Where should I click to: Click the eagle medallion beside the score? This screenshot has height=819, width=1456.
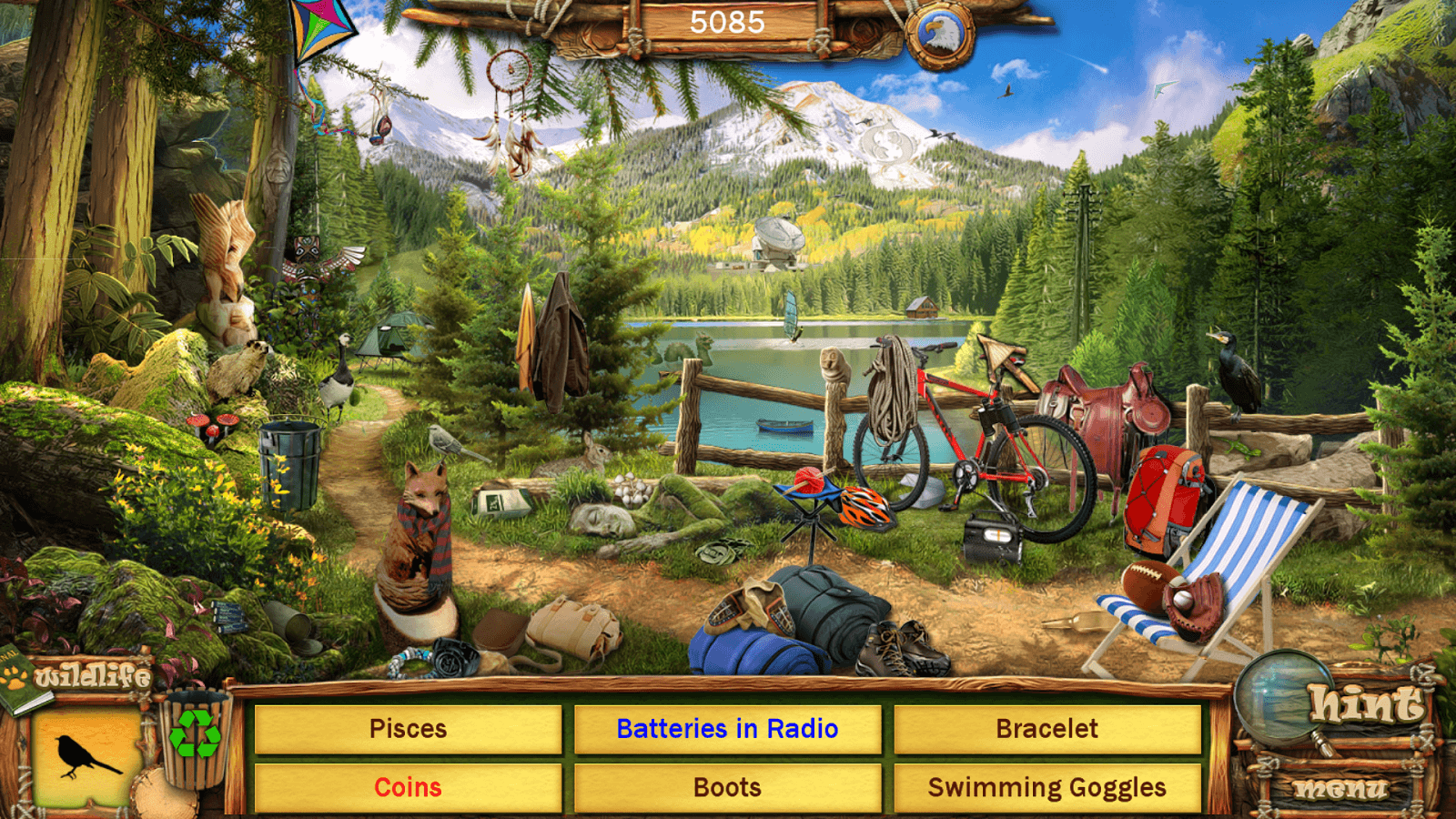coord(939,36)
